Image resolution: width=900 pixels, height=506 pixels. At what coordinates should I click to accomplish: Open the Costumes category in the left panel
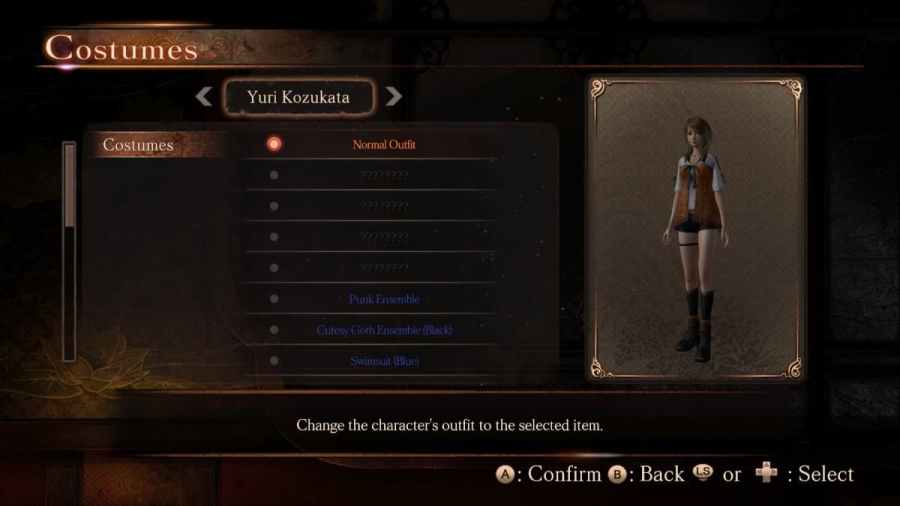[x=139, y=145]
